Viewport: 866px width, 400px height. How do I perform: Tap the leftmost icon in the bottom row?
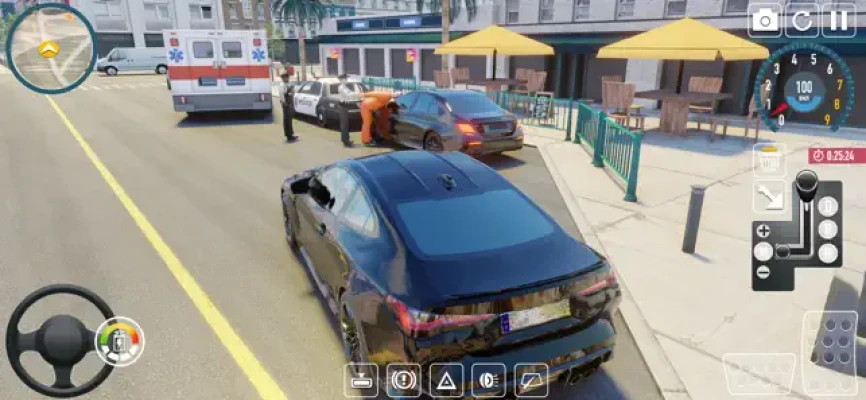[x=361, y=380]
